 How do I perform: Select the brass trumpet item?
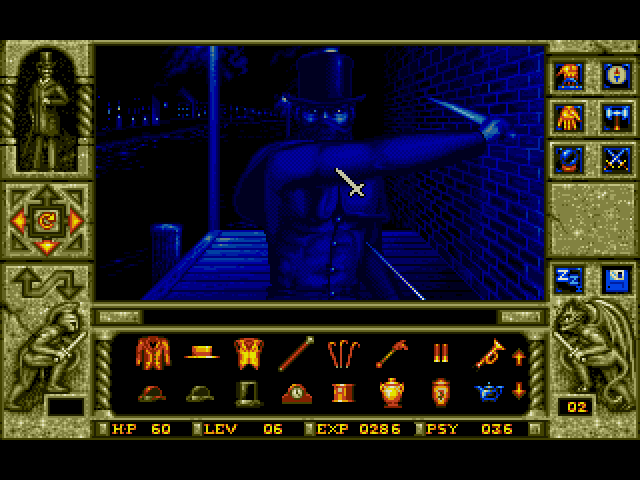coord(487,352)
